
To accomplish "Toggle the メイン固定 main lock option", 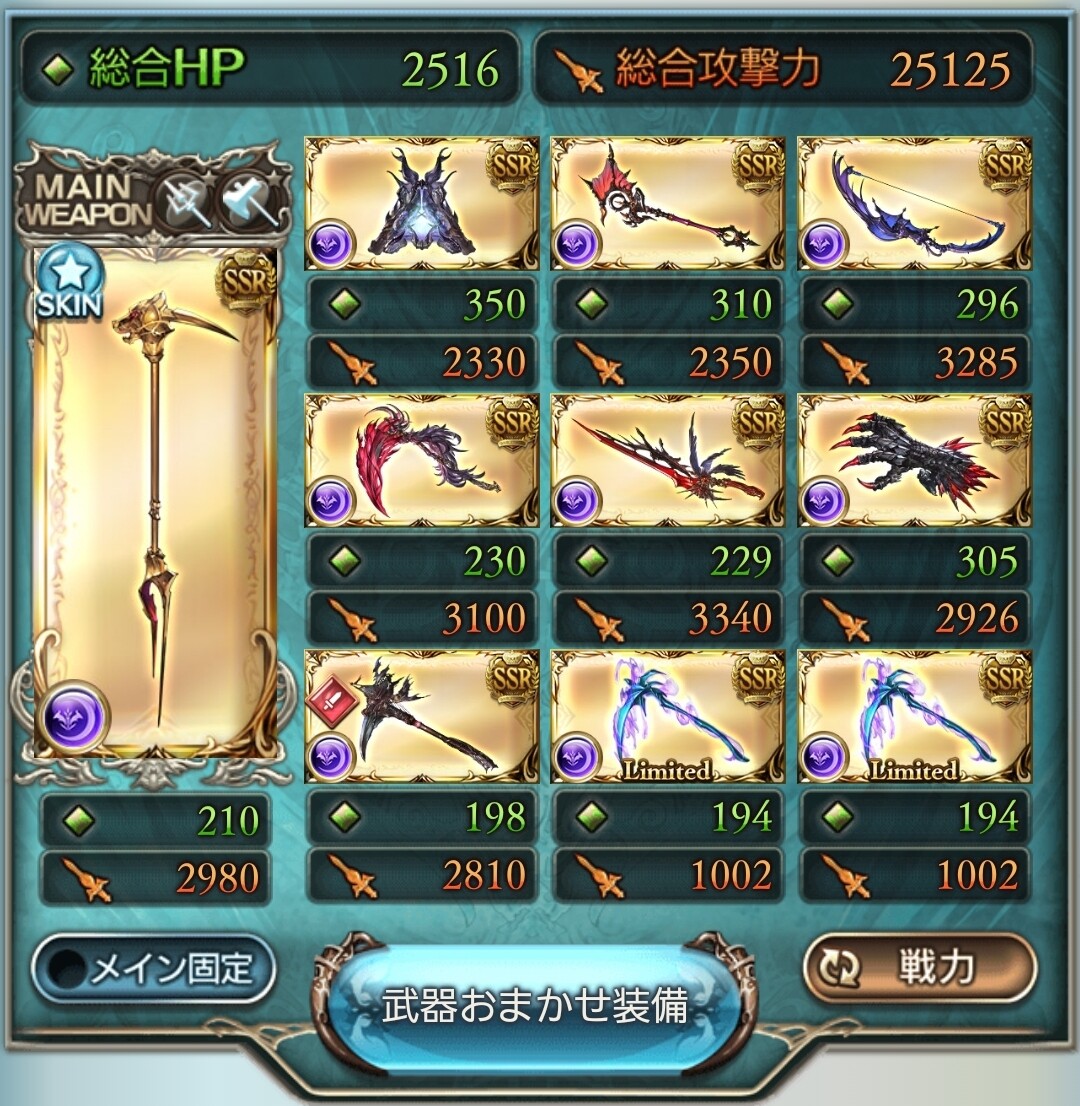I will coord(154,968).
